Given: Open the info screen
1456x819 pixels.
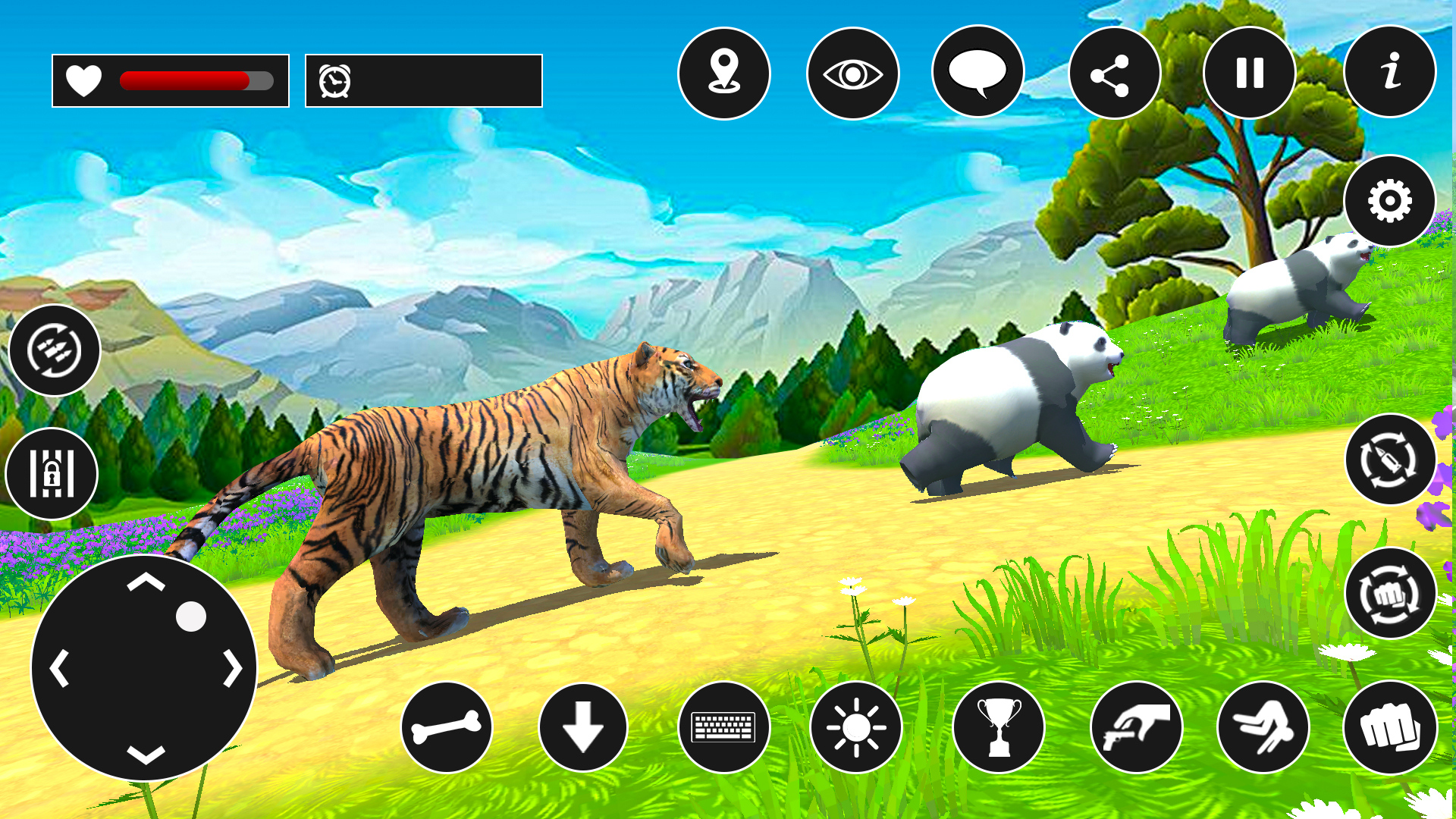Looking at the screenshot, I should [1390, 72].
